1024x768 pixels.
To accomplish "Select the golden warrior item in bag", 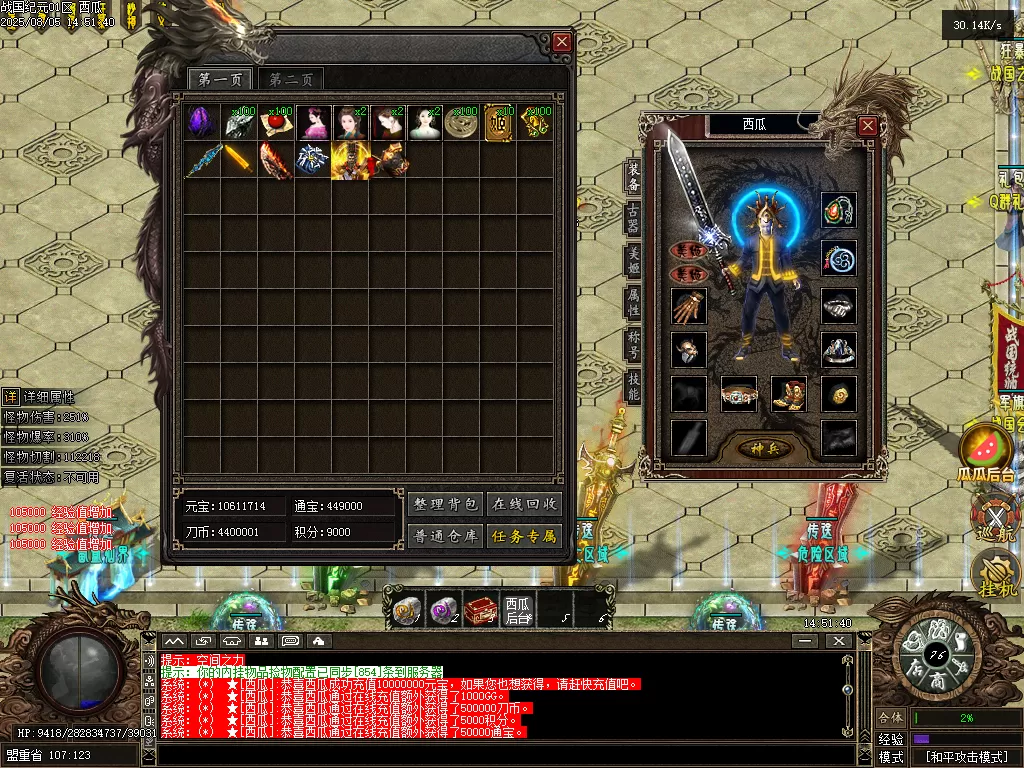I will click(350, 160).
